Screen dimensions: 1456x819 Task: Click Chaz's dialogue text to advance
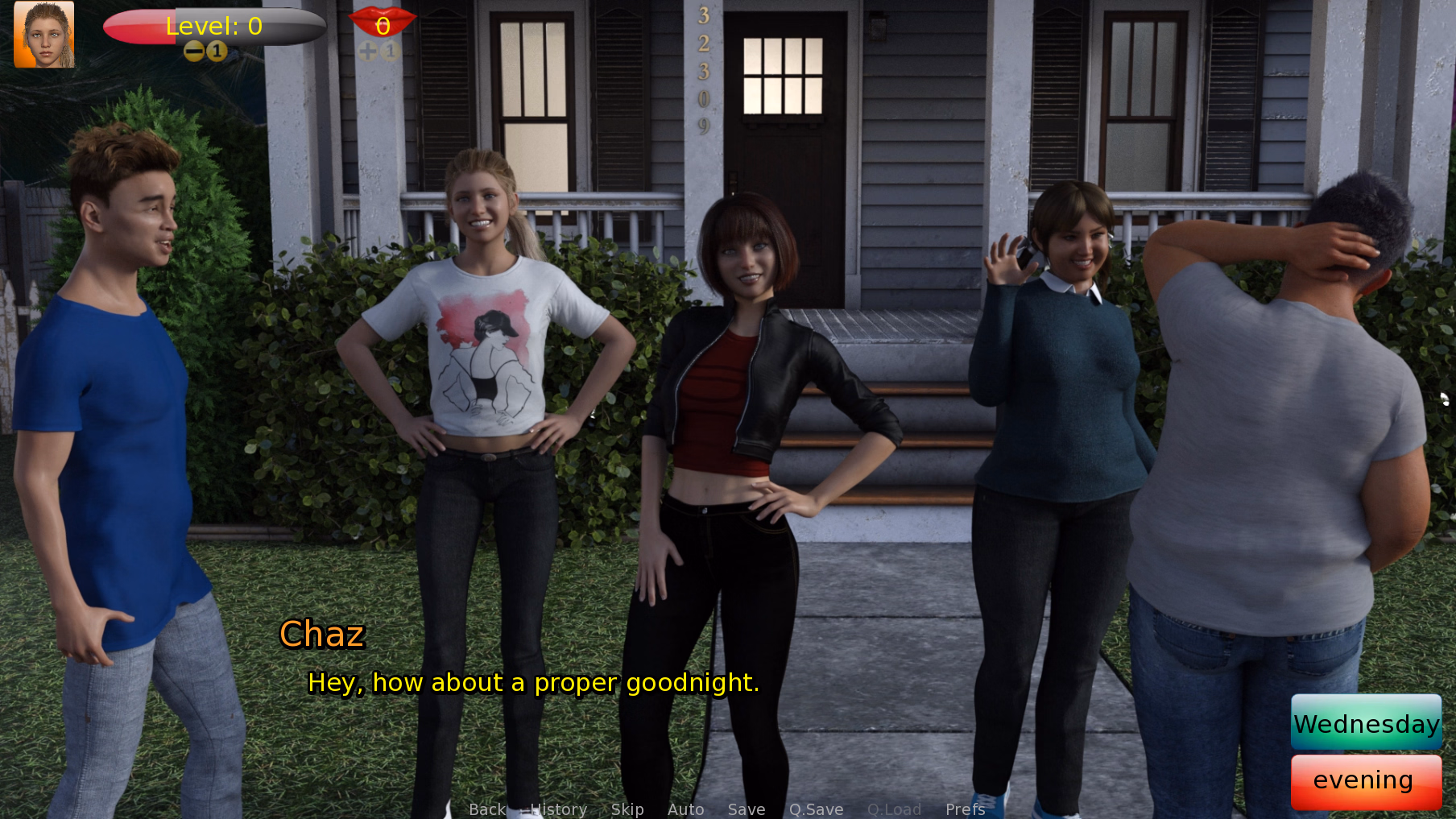click(x=533, y=683)
